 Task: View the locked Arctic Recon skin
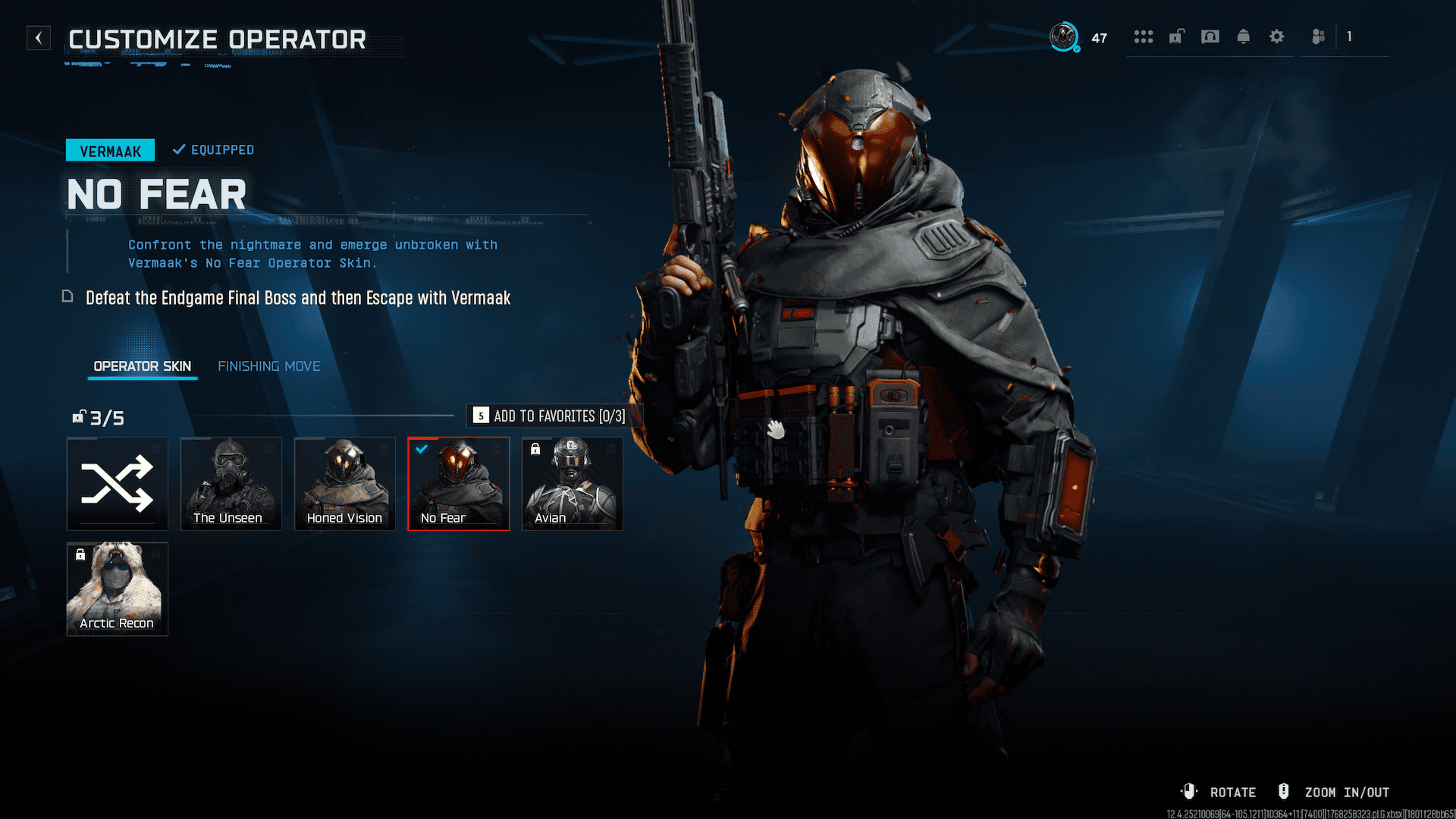[x=118, y=588]
